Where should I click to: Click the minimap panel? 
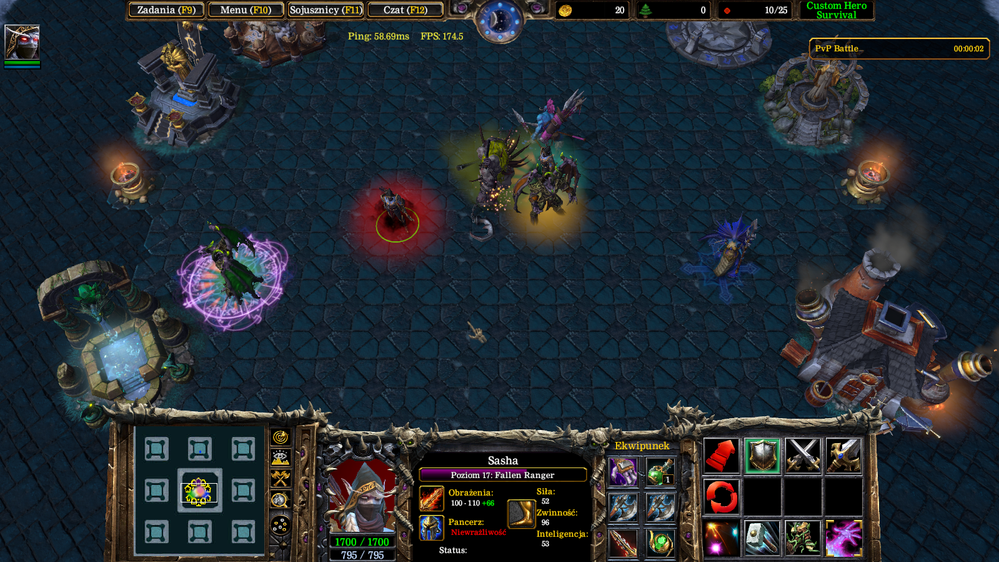(x=199, y=490)
